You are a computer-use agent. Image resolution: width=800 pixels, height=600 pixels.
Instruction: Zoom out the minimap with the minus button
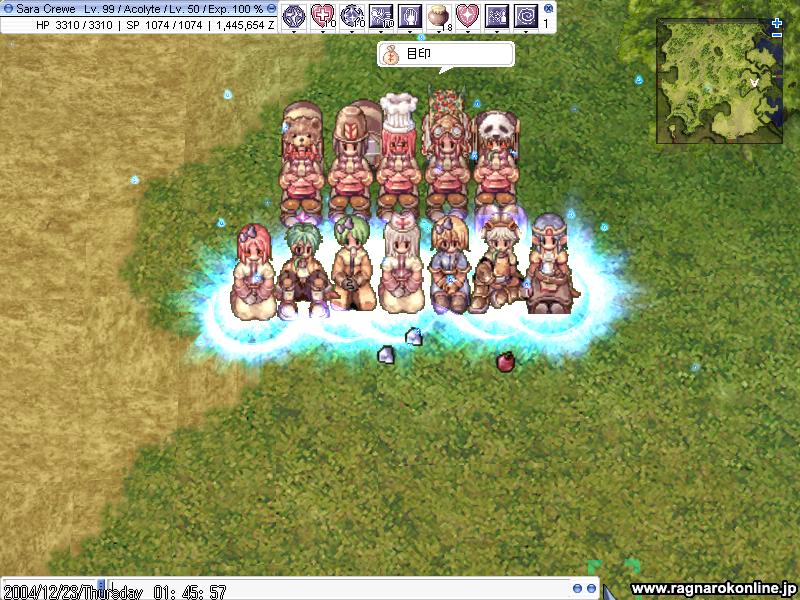[x=777, y=35]
